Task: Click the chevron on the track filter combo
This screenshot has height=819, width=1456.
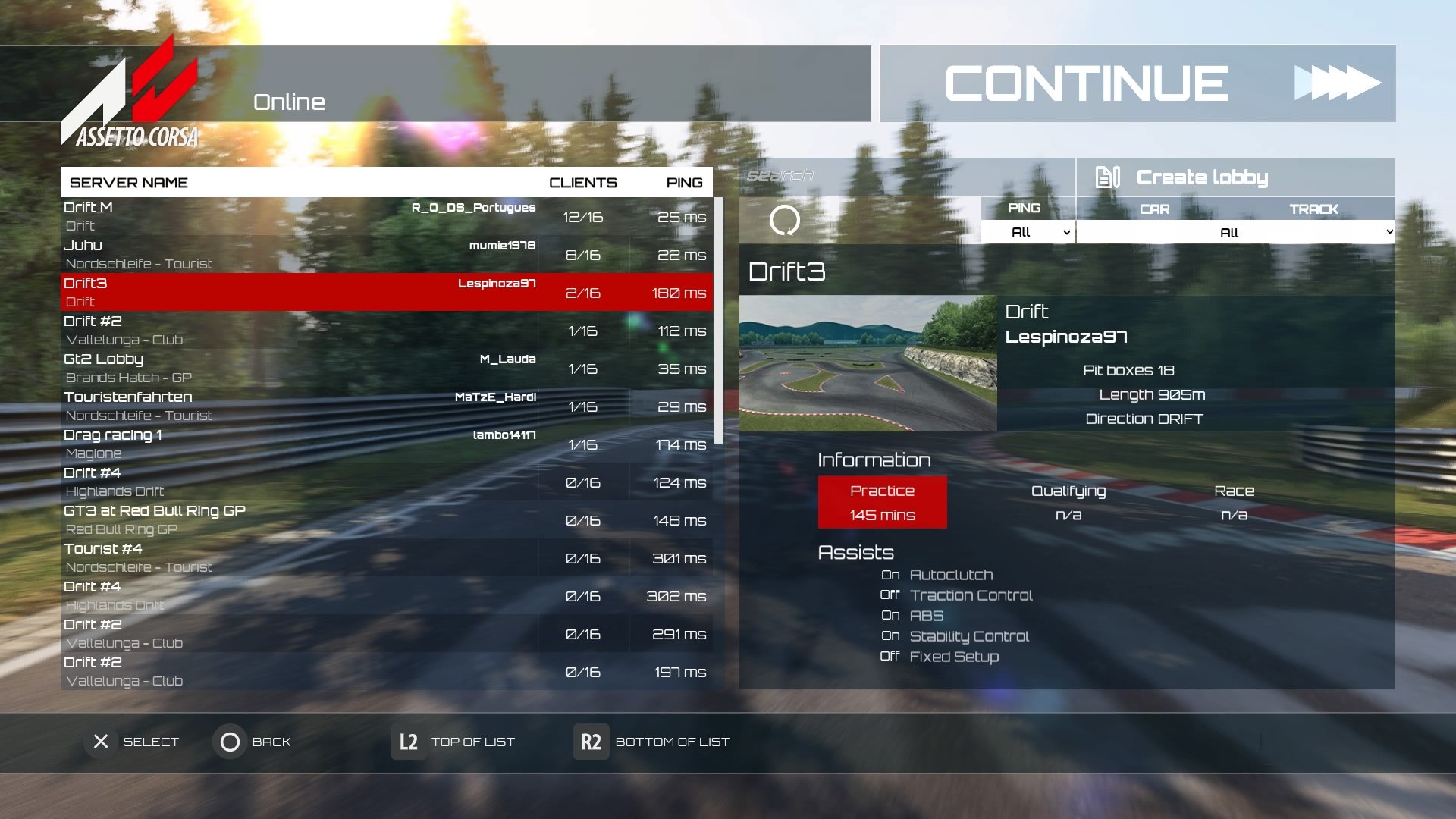Action: [x=1390, y=232]
